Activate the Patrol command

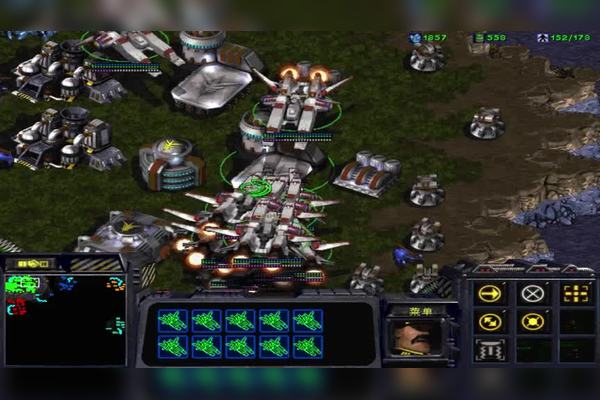coord(490,322)
